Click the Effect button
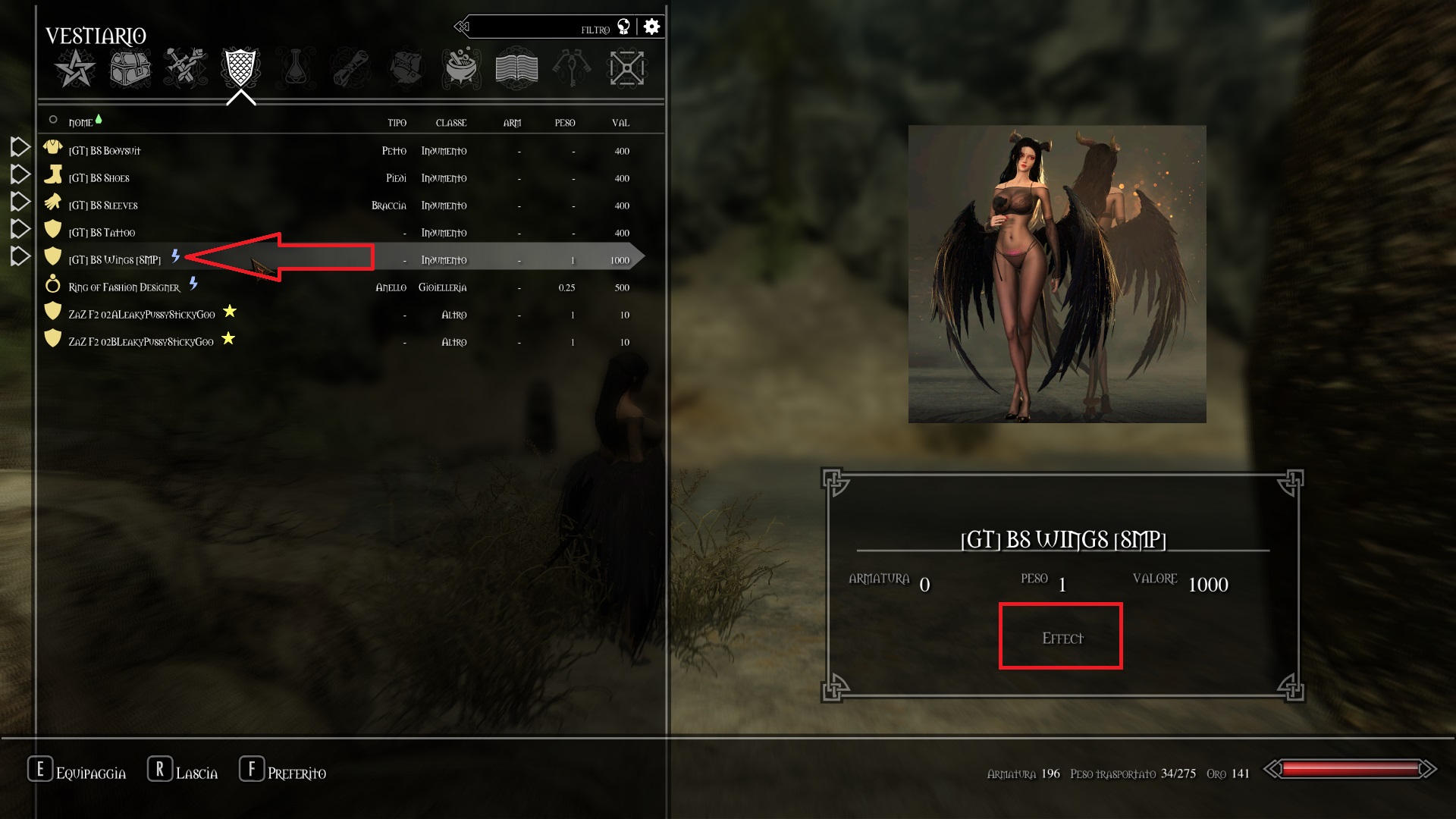 point(1060,636)
